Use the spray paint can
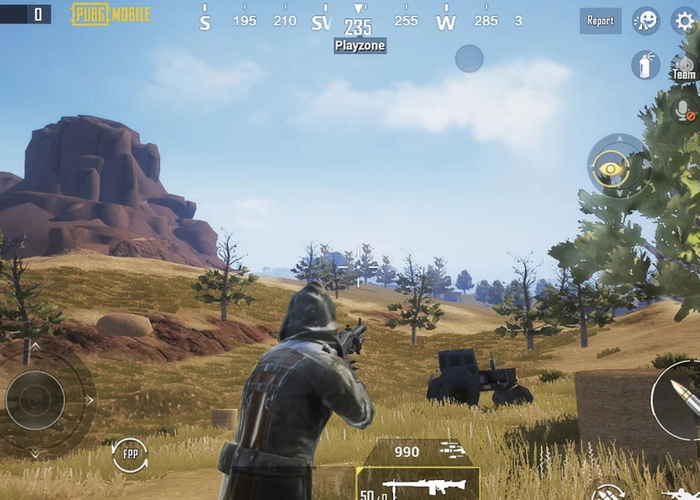This screenshot has height=500, width=700. point(645,65)
